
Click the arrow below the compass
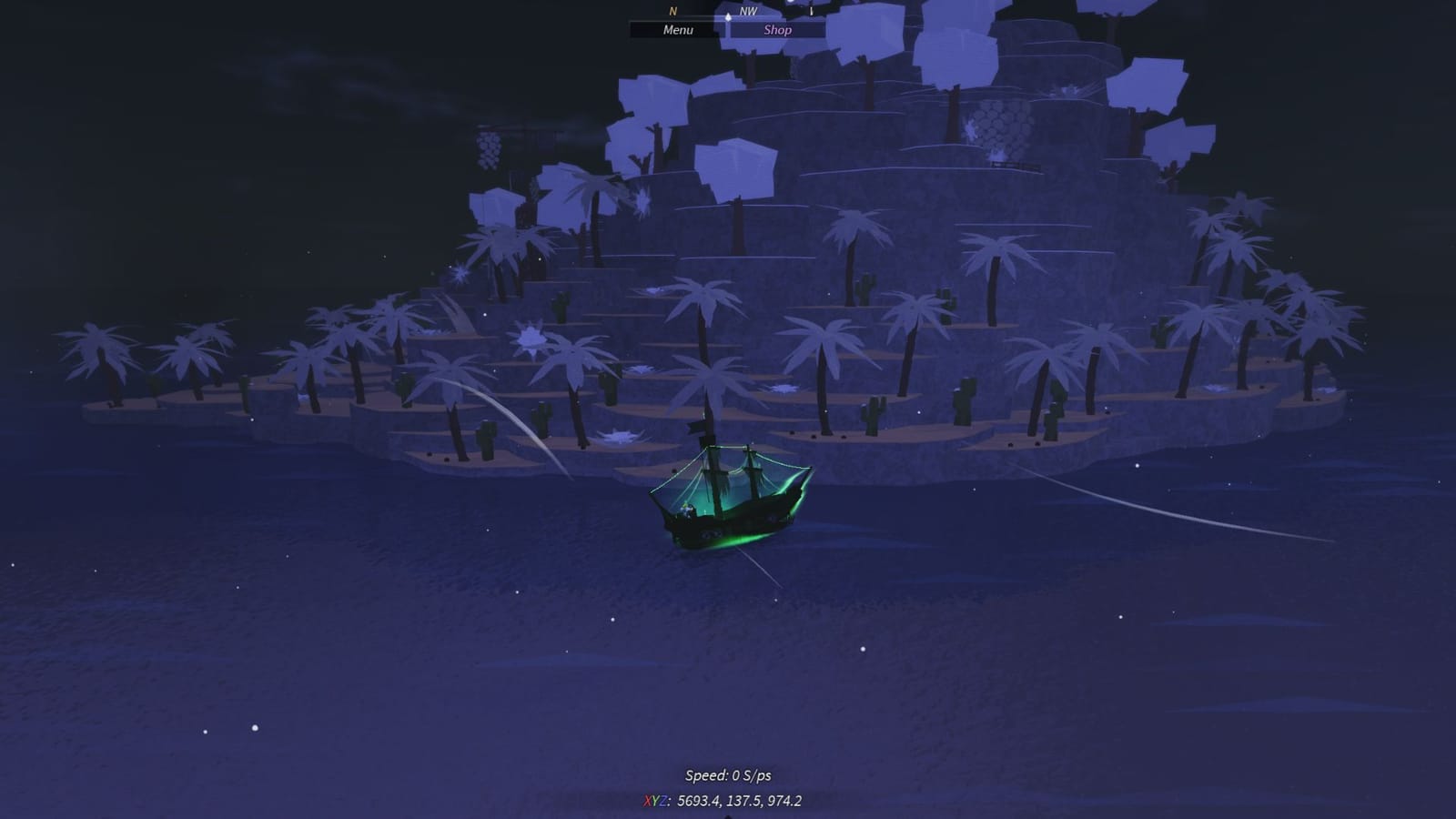pyautogui.click(x=728, y=18)
